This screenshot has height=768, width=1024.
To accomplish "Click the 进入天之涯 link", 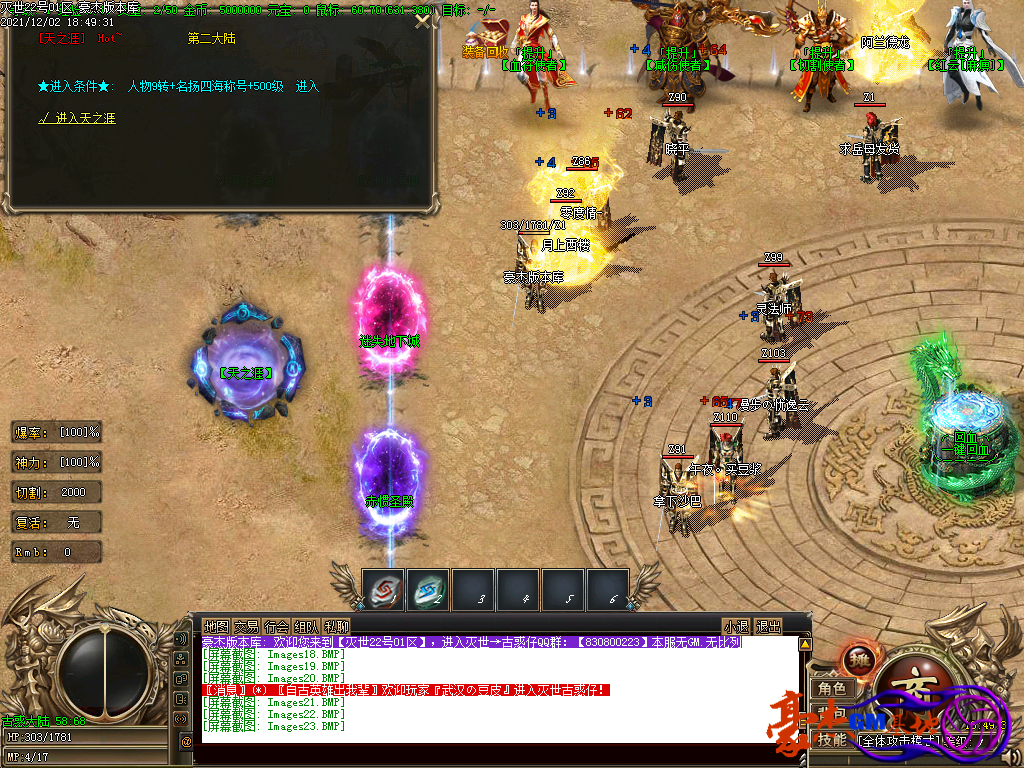I will [78, 118].
